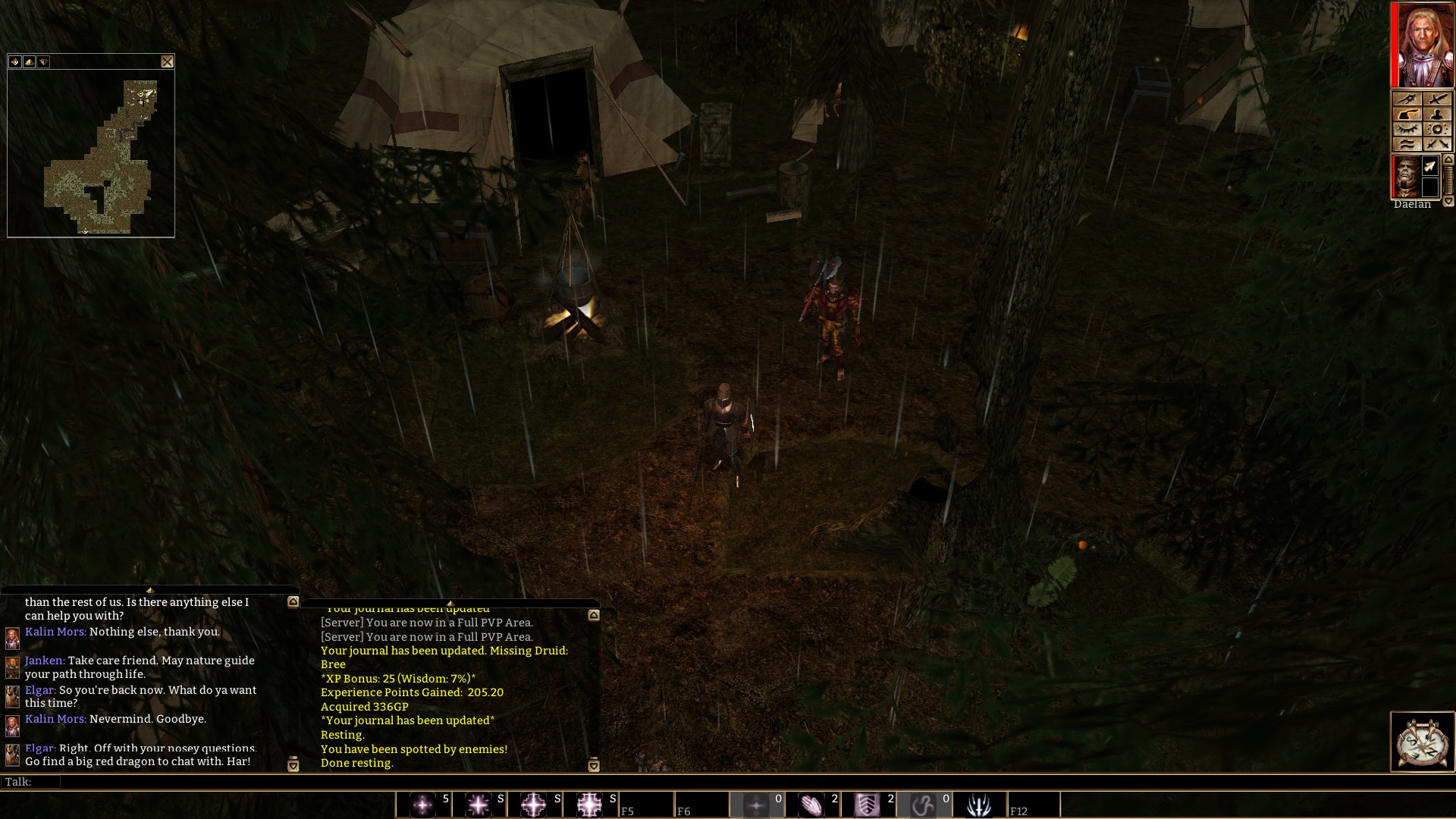This screenshot has width=1456, height=819.
Task: Open the map via the circular icon
Action: click(x=1437, y=129)
